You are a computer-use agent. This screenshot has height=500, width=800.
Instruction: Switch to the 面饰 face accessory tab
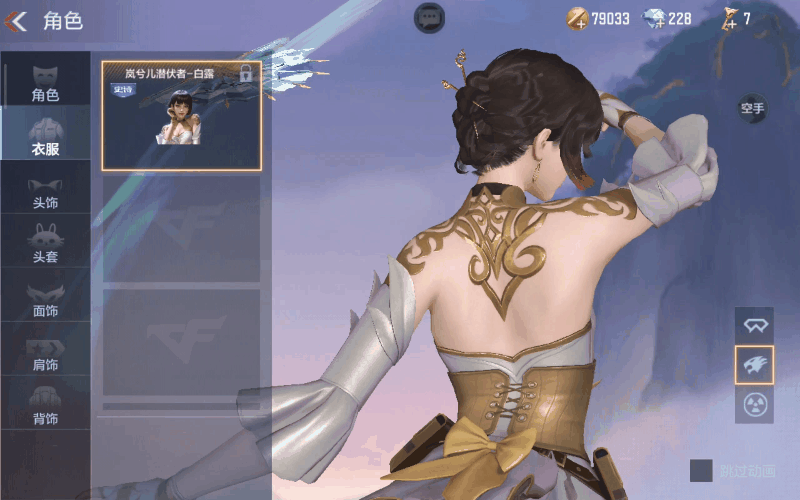pos(45,299)
